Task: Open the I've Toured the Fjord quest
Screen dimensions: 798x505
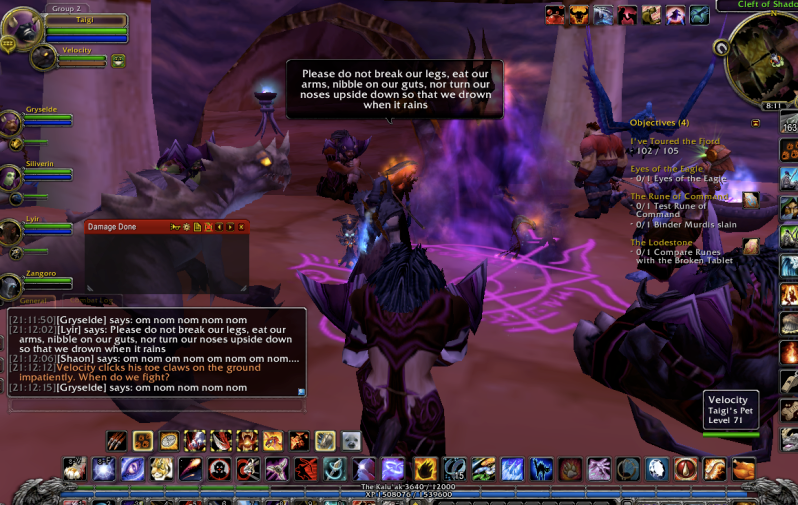Action: point(674,142)
